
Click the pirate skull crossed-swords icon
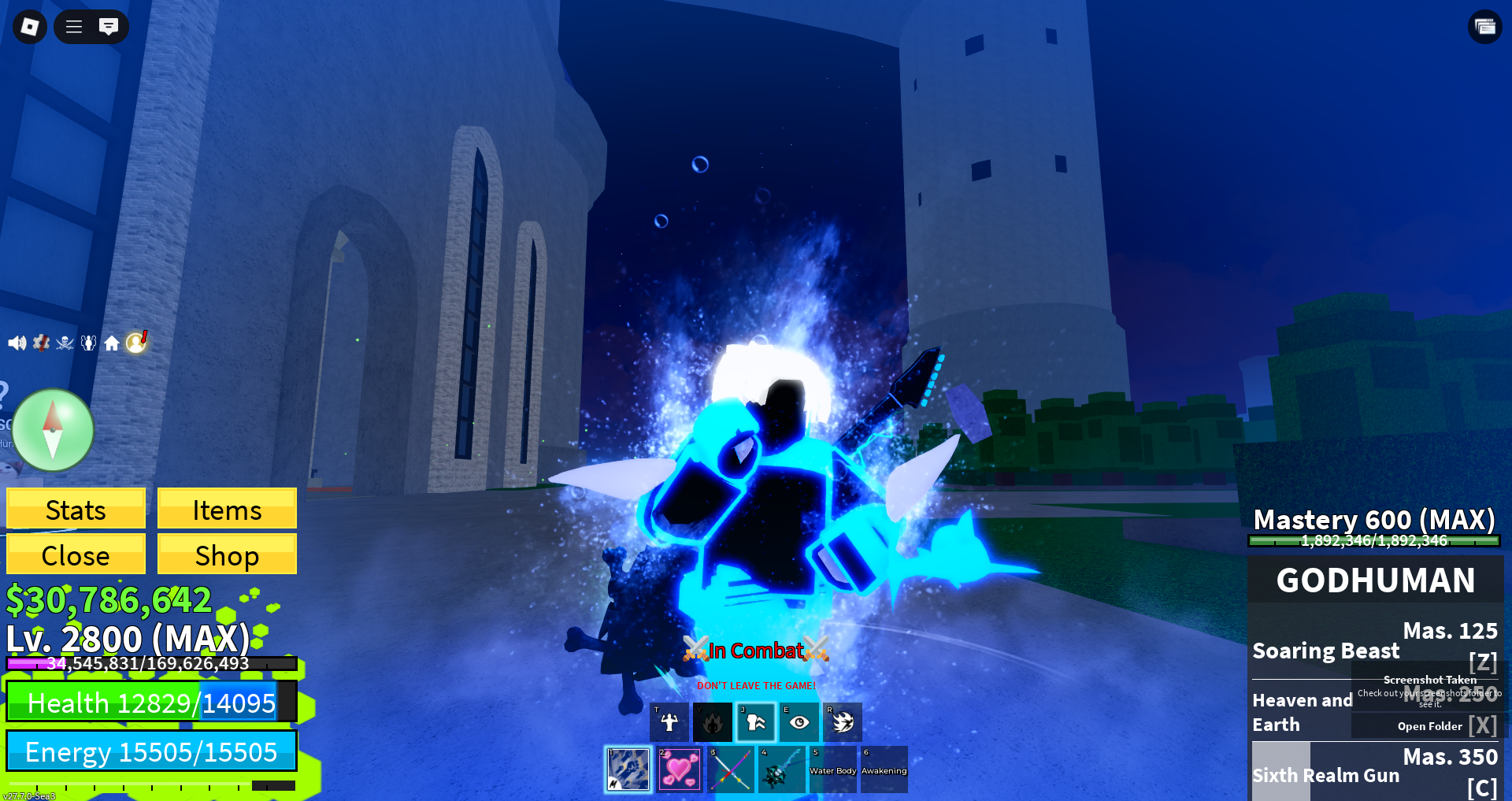coord(65,343)
